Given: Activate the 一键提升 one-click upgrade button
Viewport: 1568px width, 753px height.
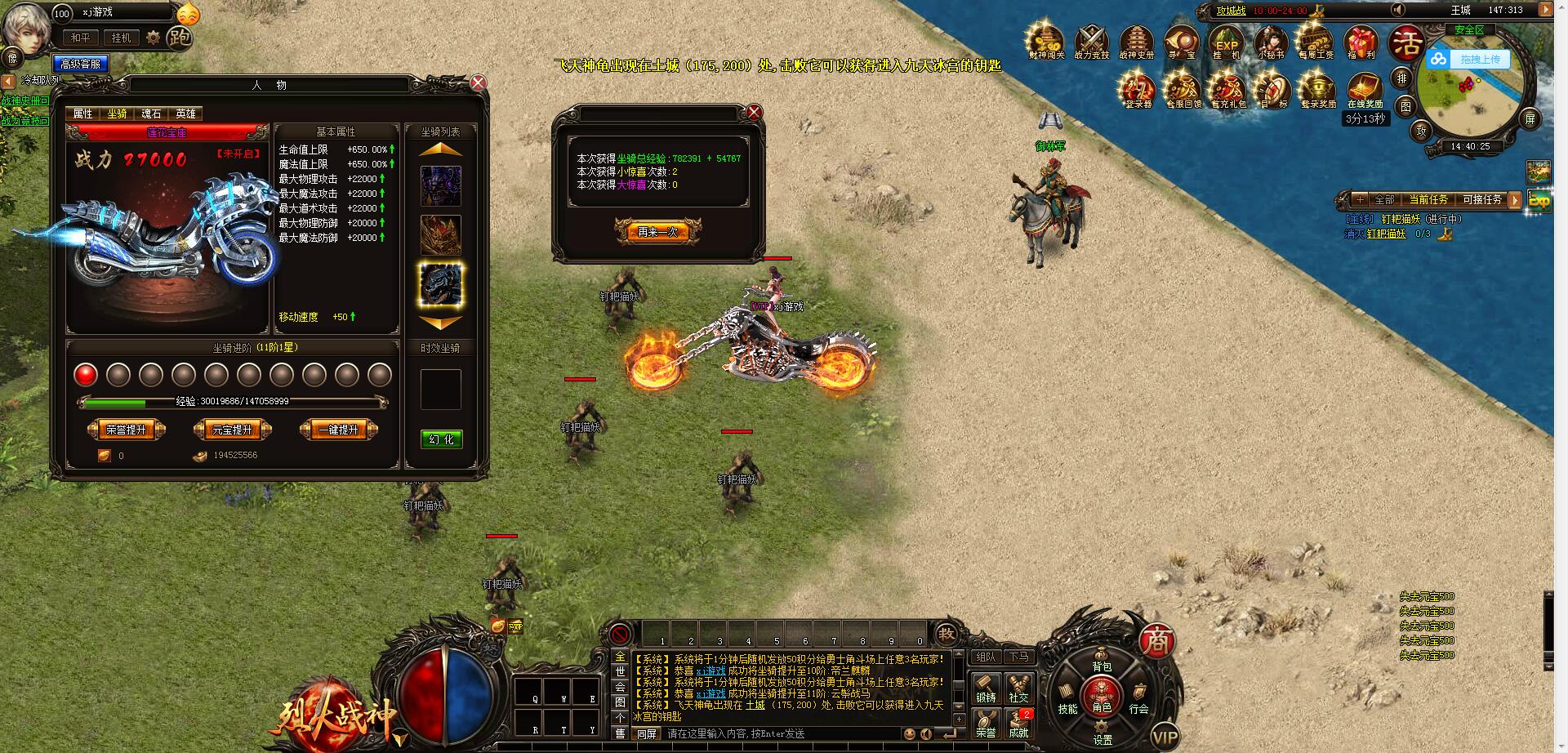Looking at the screenshot, I should pyautogui.click(x=338, y=430).
